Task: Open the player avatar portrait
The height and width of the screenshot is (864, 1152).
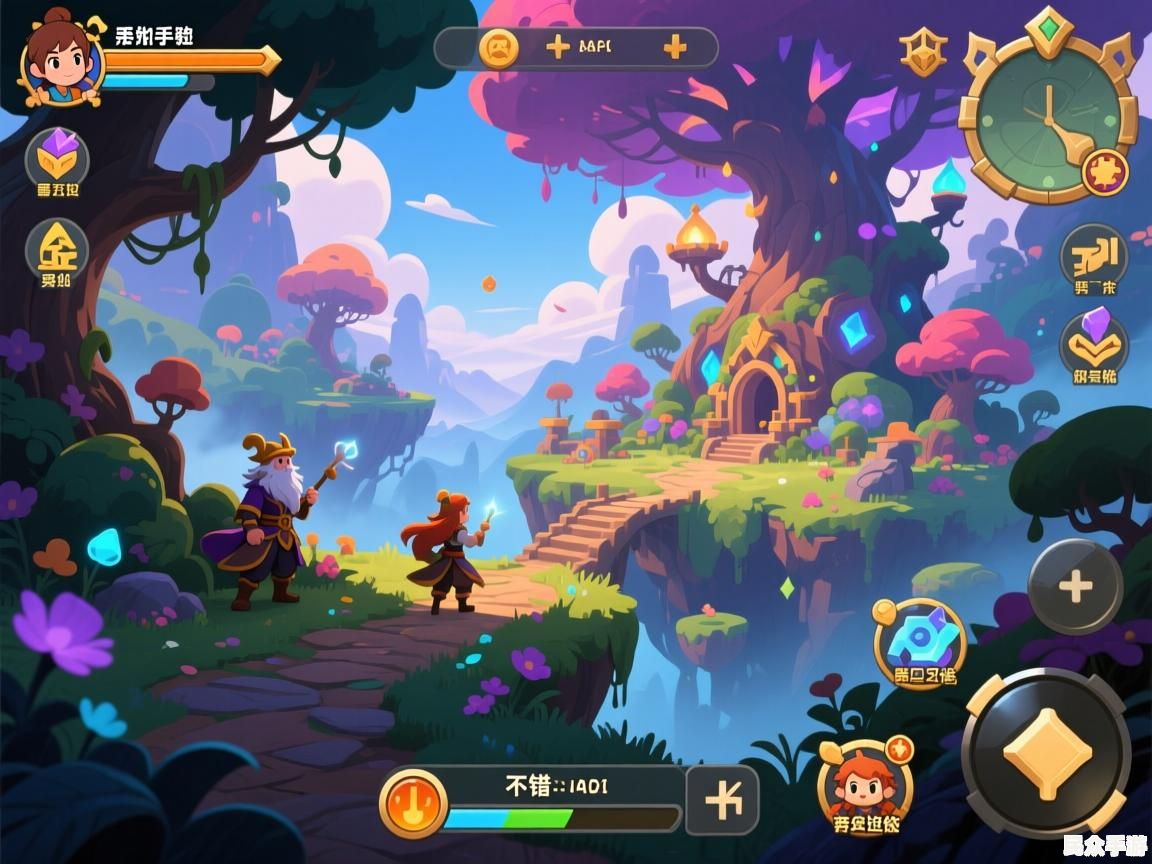Action: click(x=62, y=60)
